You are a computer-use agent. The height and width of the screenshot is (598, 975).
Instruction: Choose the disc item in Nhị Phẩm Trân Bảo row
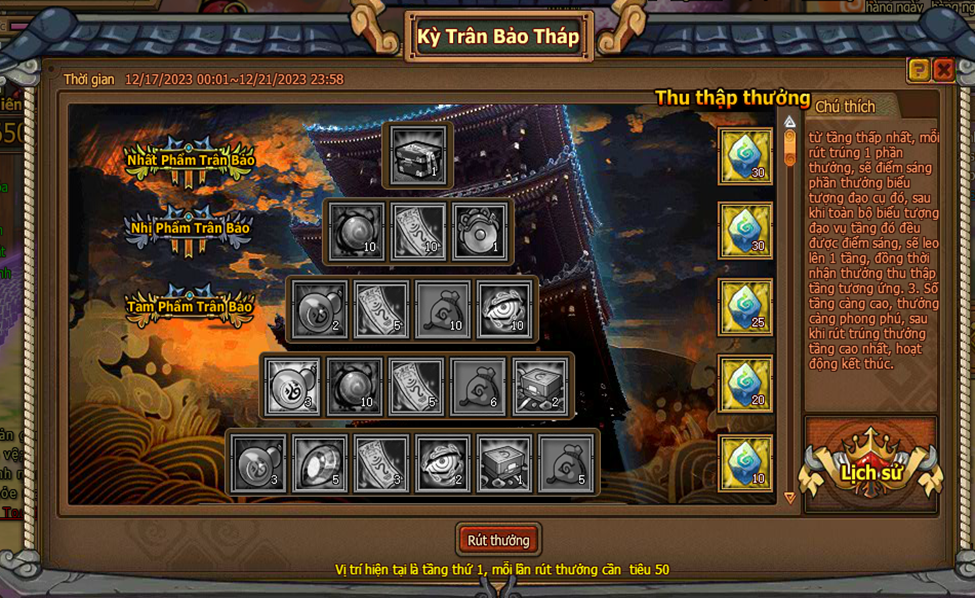tap(480, 231)
